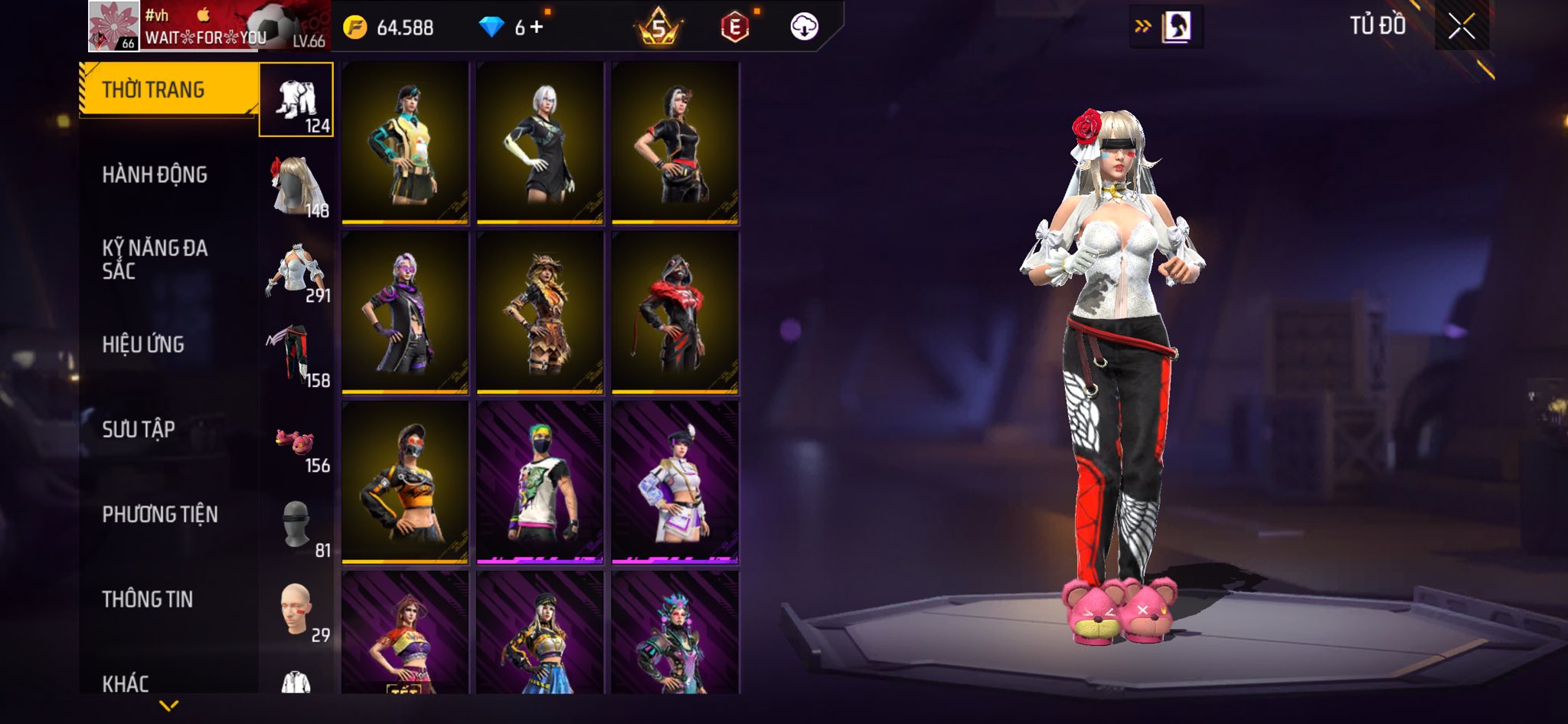Image resolution: width=1568 pixels, height=724 pixels.
Task: Choose the outfit sets subcategory with 124 items
Action: point(296,100)
